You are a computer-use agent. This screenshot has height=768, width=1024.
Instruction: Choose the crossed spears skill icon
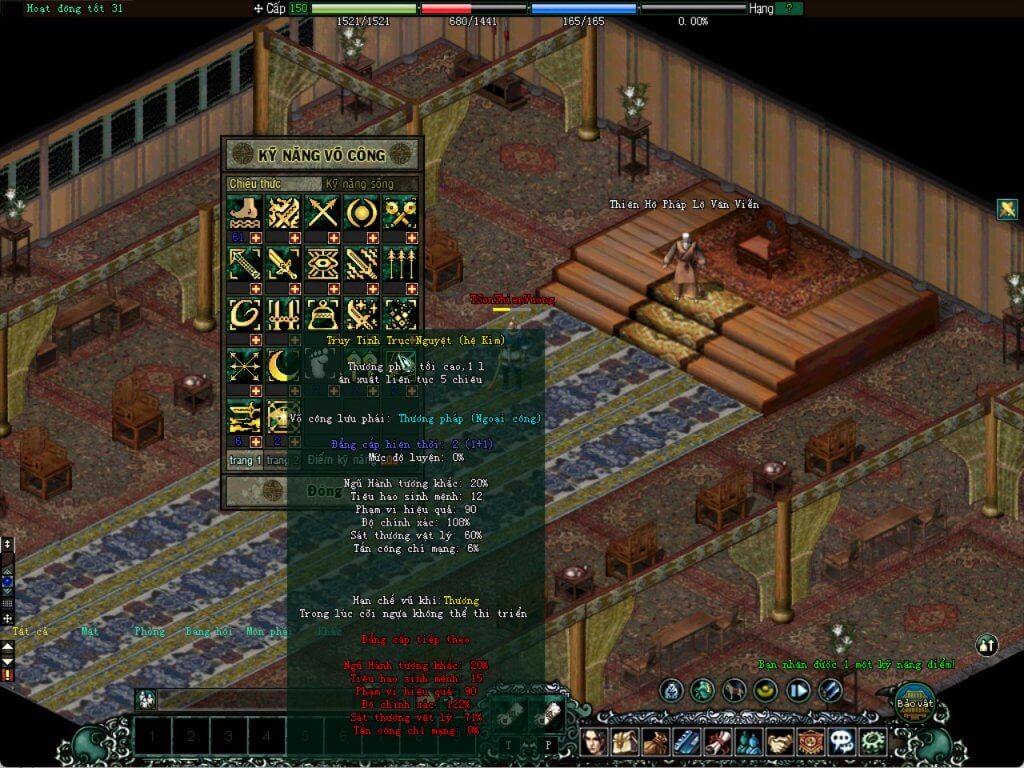click(322, 212)
